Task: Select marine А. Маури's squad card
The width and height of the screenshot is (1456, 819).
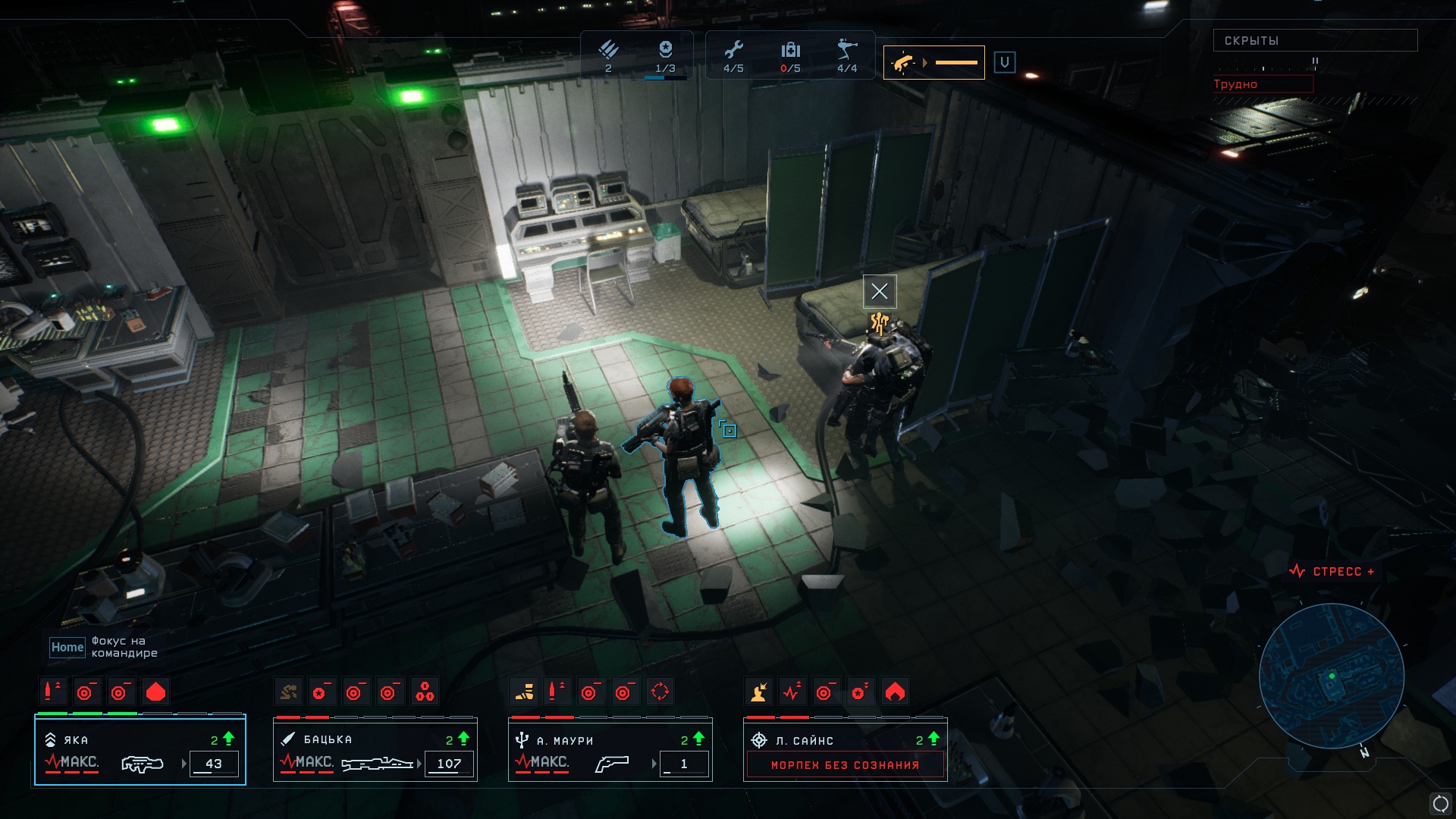Action: tap(610, 751)
